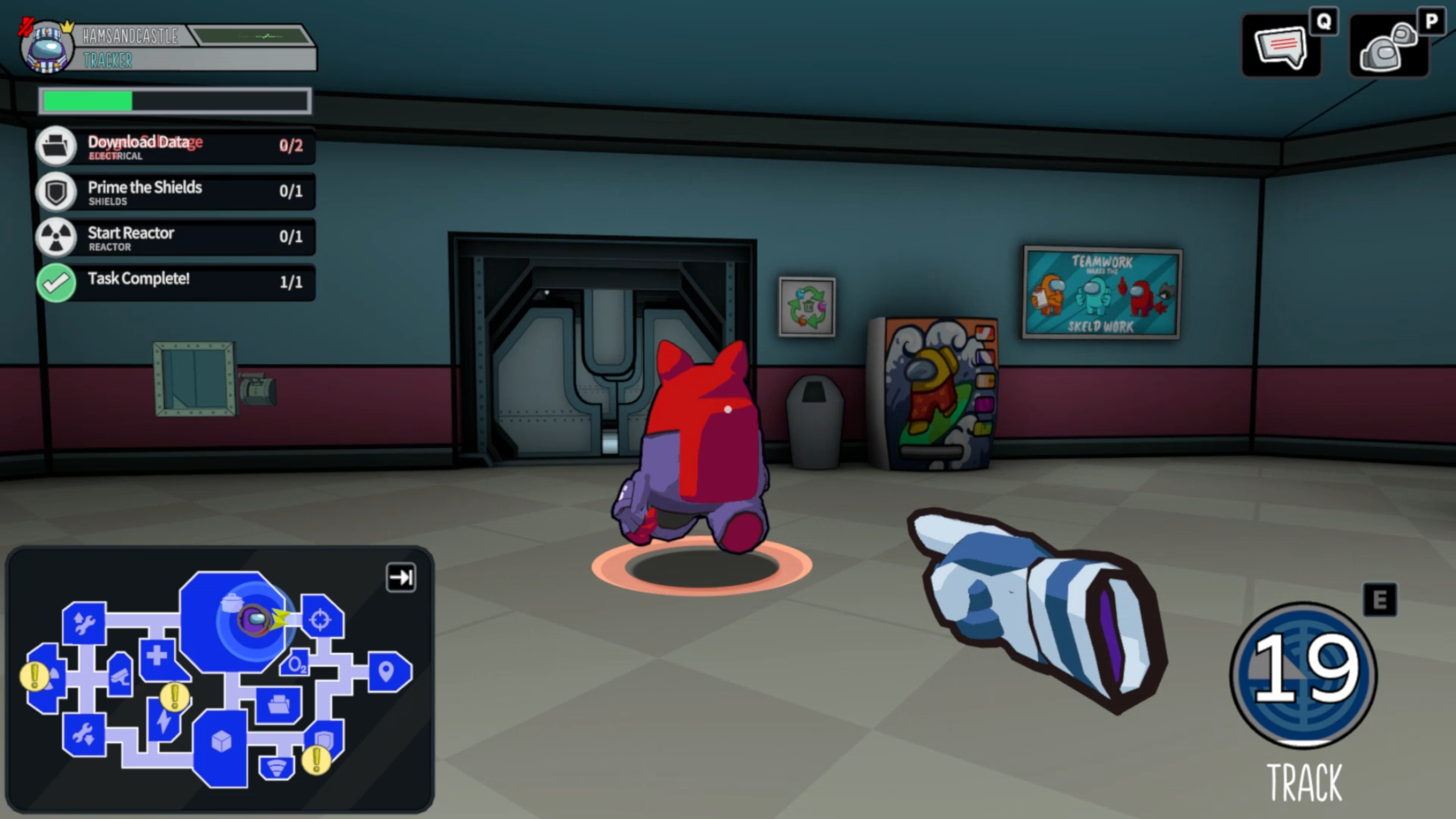
Task: Select the Medbay room on the minimap
Action: (x=158, y=657)
